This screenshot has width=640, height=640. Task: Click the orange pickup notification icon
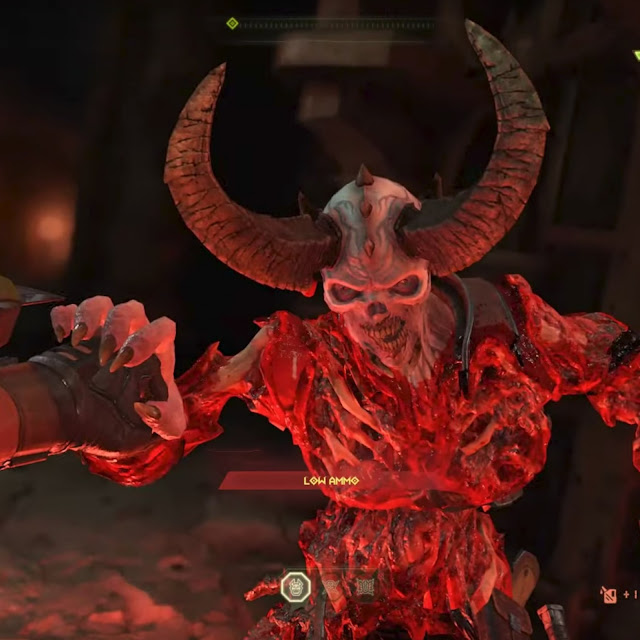(608, 595)
